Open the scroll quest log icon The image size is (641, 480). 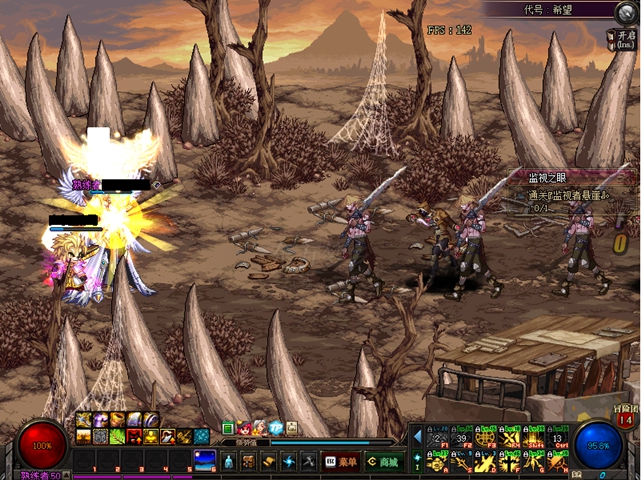tap(267, 461)
